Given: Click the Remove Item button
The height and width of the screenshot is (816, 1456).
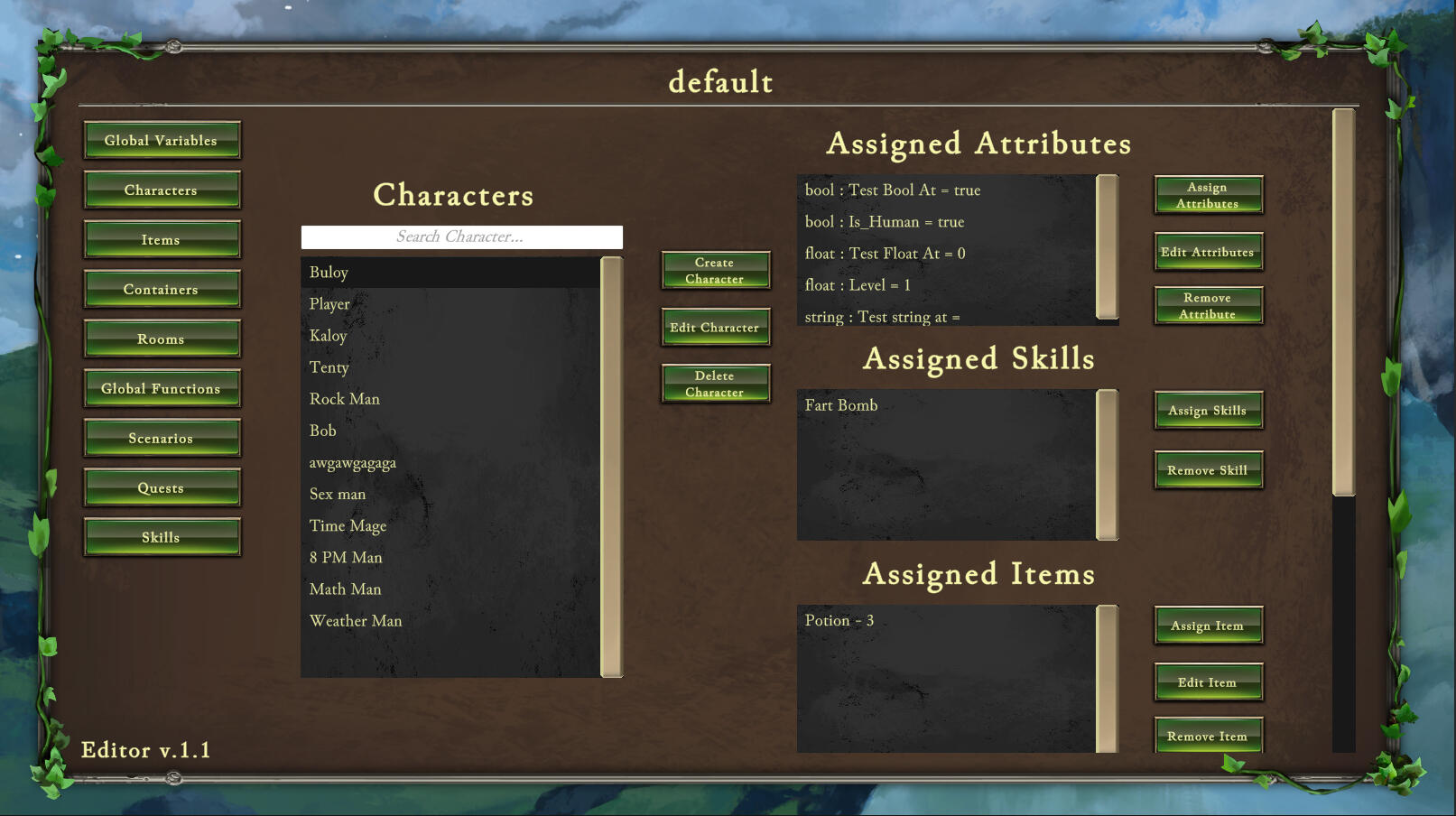Looking at the screenshot, I should point(1208,737).
